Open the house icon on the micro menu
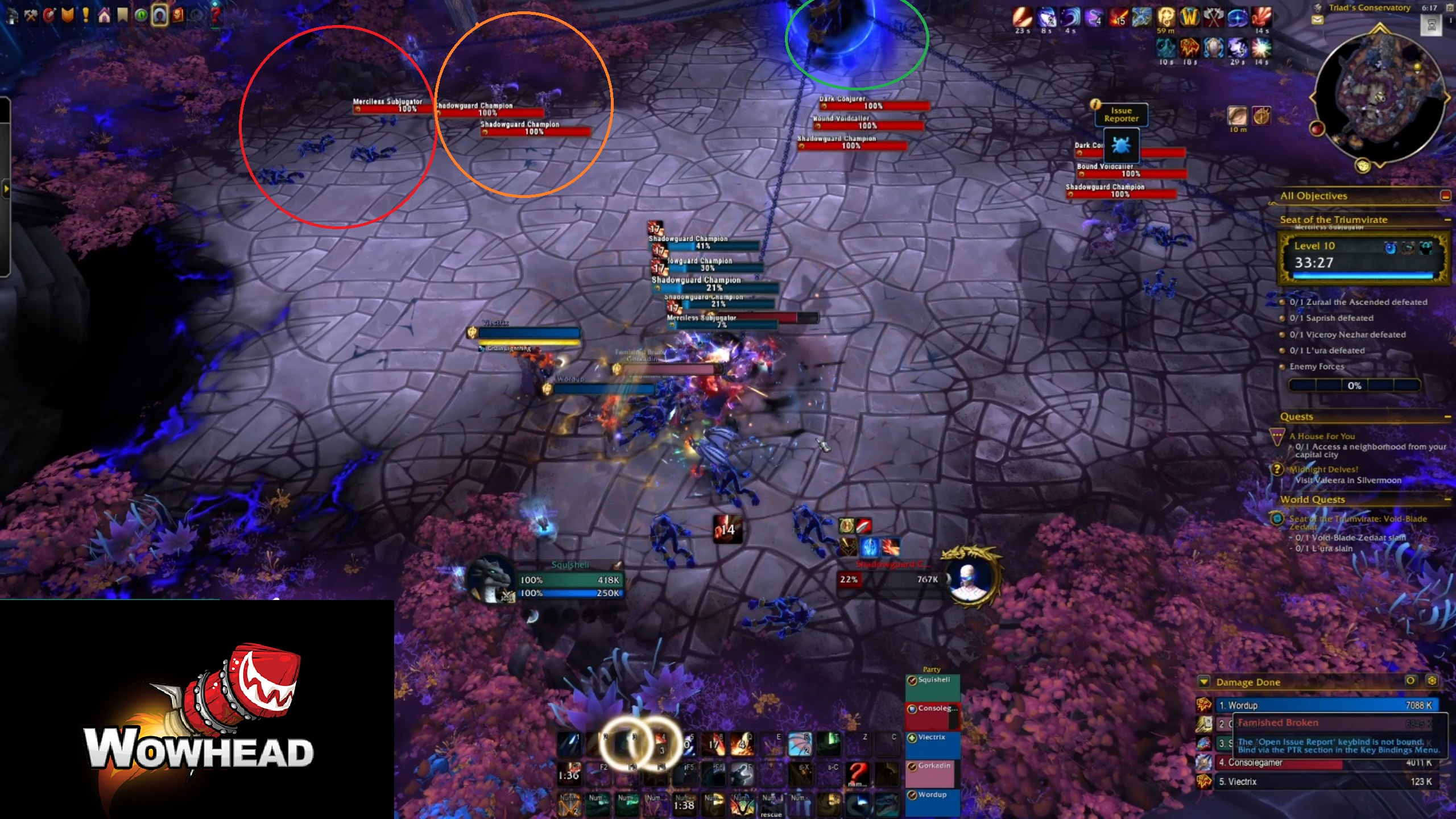1456x819 pixels. (104, 14)
